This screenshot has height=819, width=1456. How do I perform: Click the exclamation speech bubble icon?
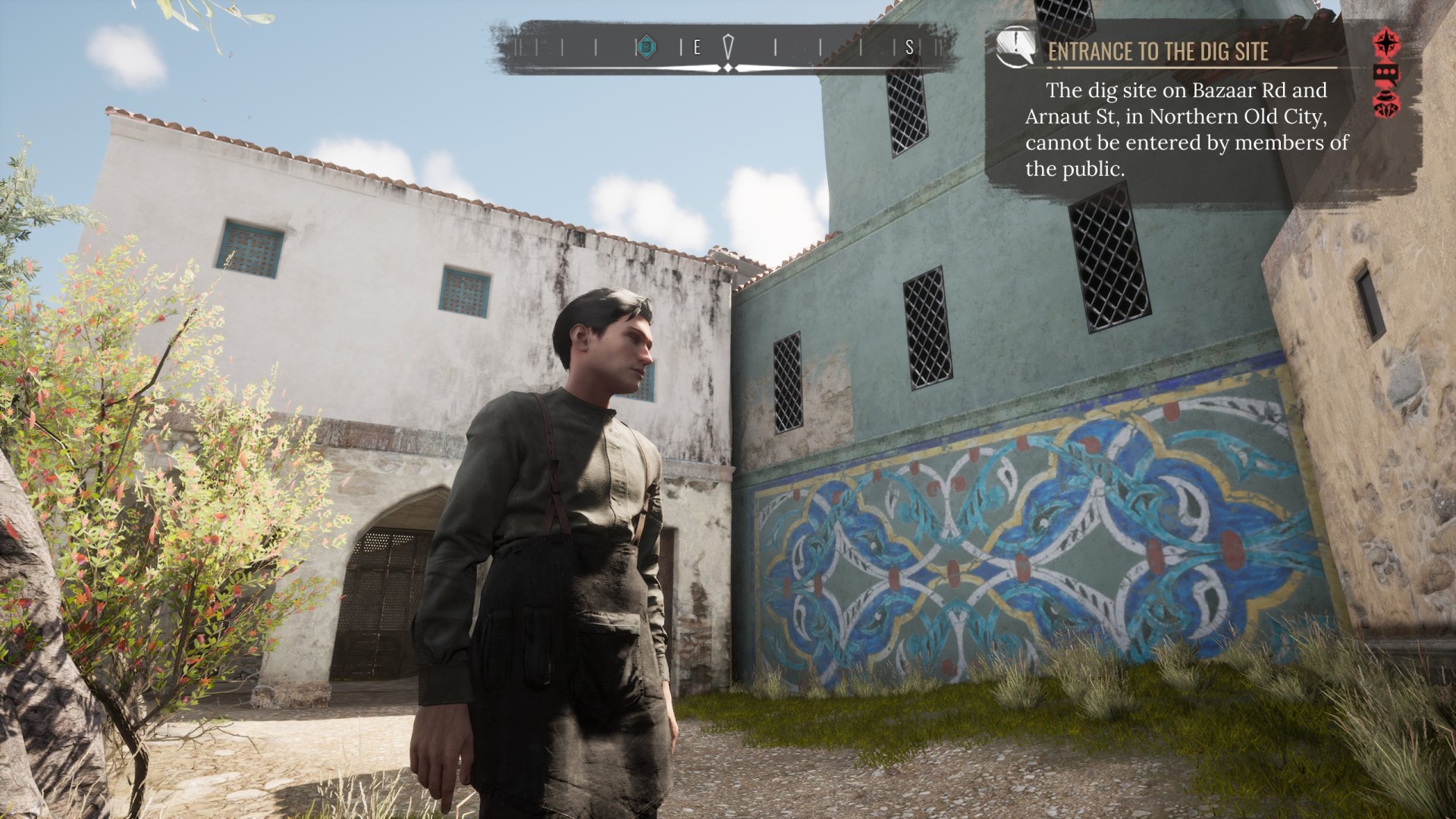1015,46
